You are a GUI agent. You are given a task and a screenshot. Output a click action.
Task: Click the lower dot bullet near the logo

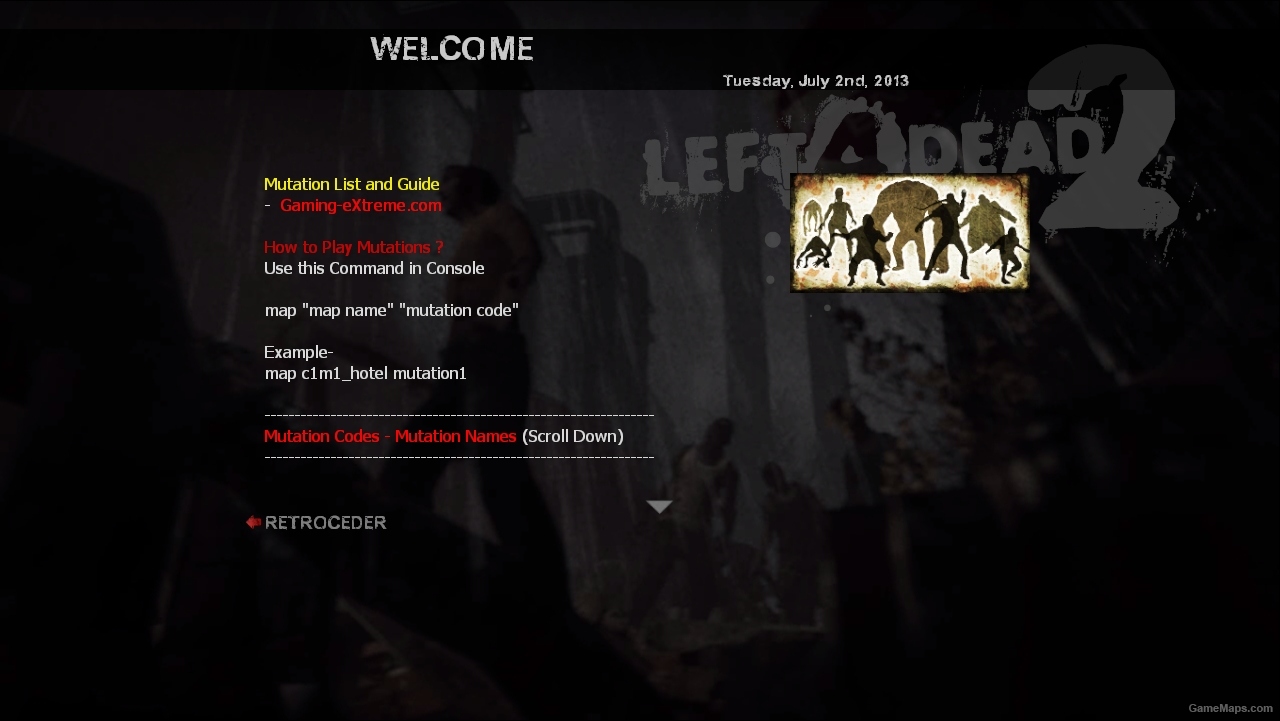tap(768, 279)
